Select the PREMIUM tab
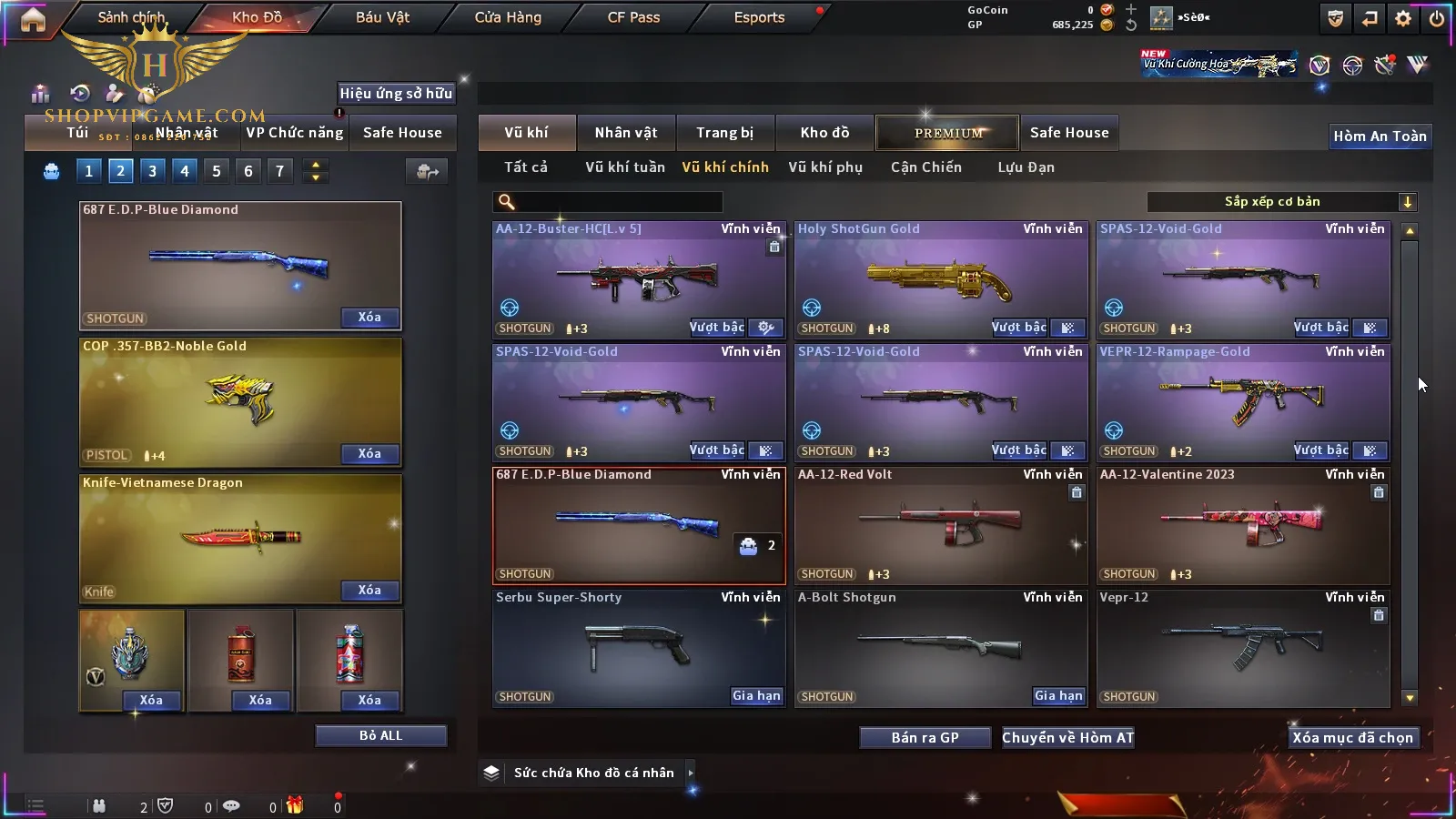Image resolution: width=1456 pixels, height=819 pixels. [948, 133]
